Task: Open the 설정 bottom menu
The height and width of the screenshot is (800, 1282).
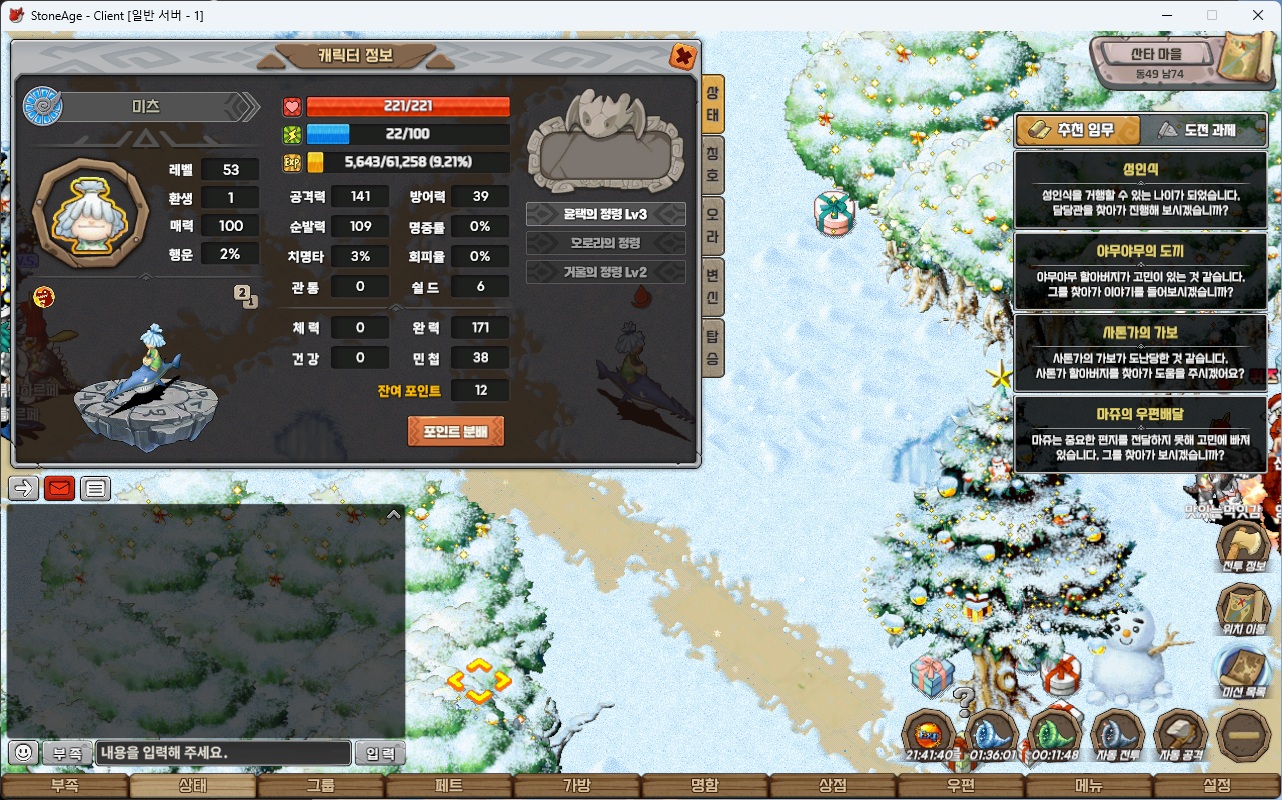Action: click(1217, 786)
